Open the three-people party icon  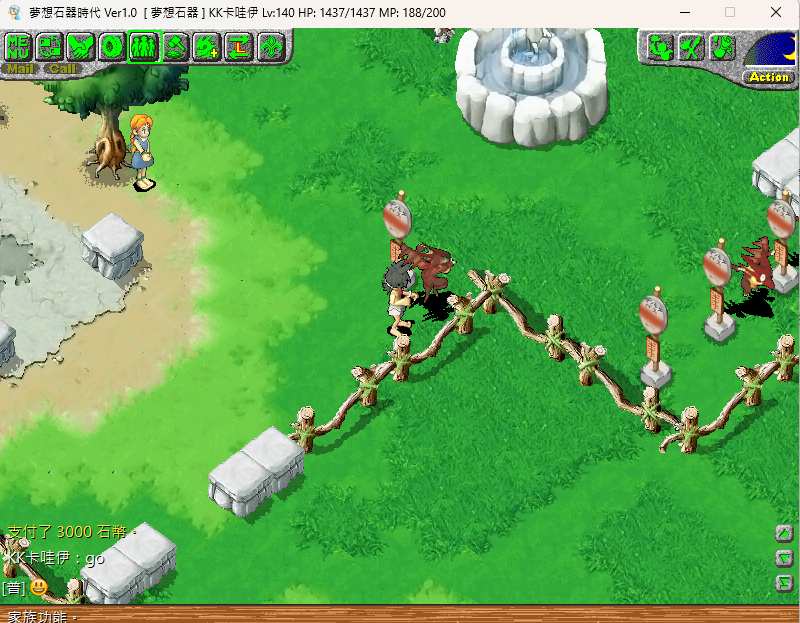pyautogui.click(x=144, y=46)
